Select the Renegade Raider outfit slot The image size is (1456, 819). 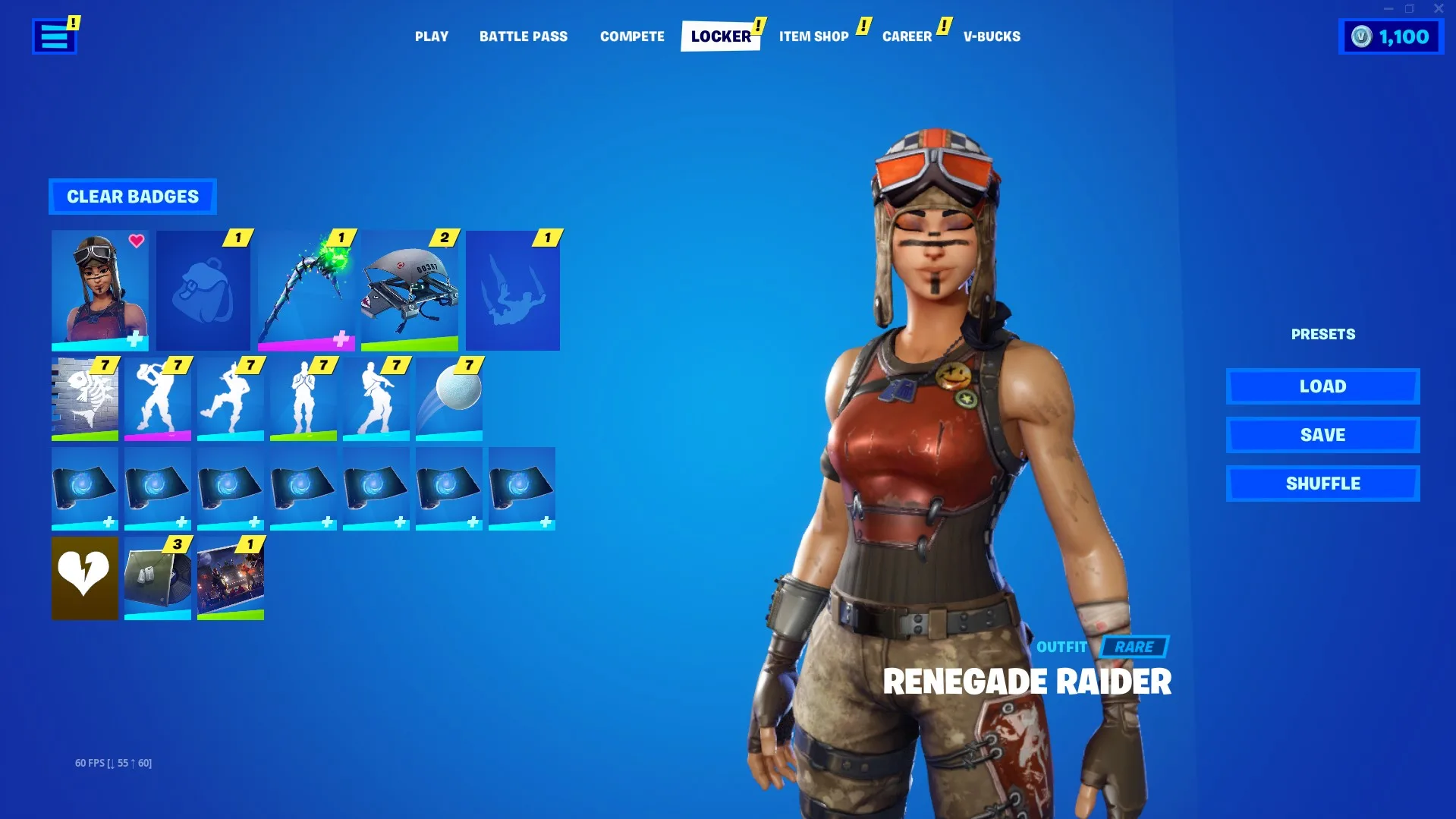(x=99, y=291)
